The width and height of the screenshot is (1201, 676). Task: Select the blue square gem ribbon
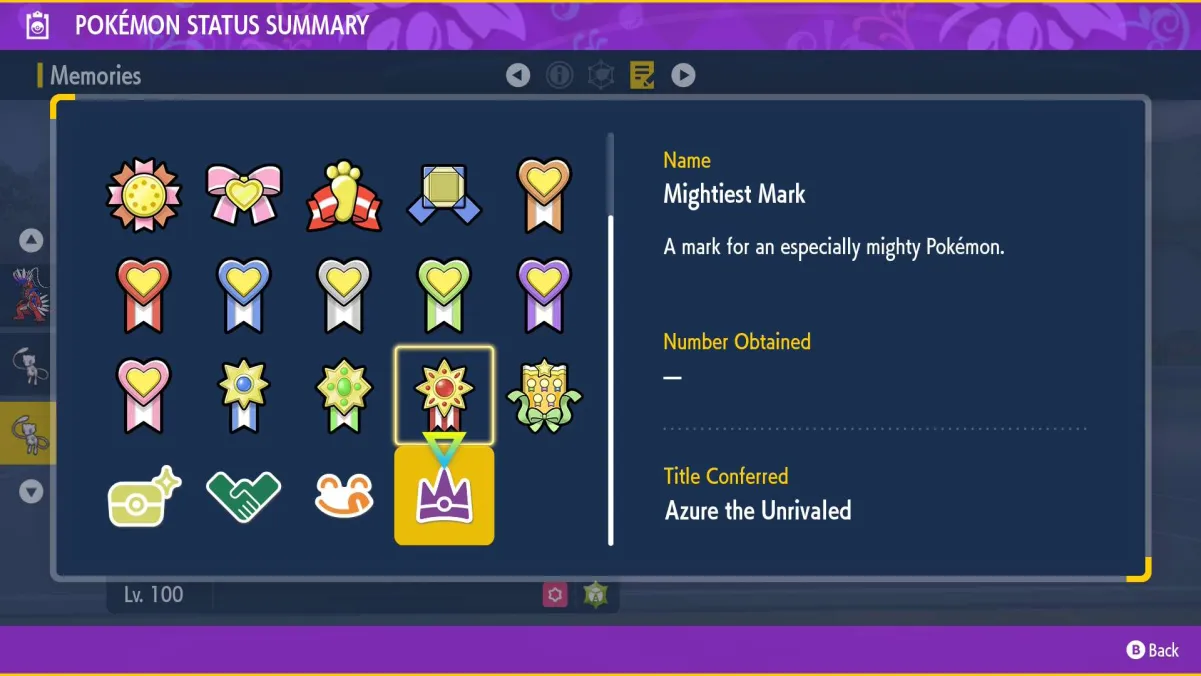click(444, 194)
